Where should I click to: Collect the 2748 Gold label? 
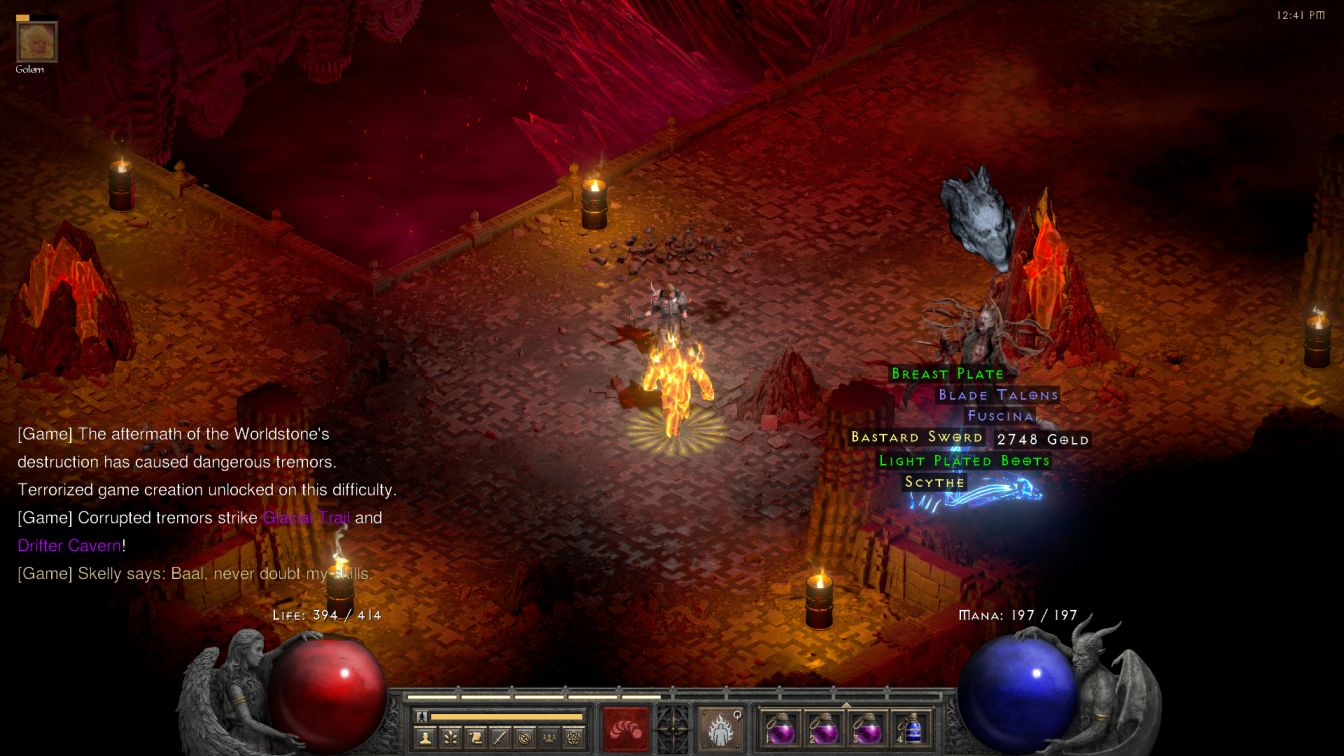(x=1042, y=439)
